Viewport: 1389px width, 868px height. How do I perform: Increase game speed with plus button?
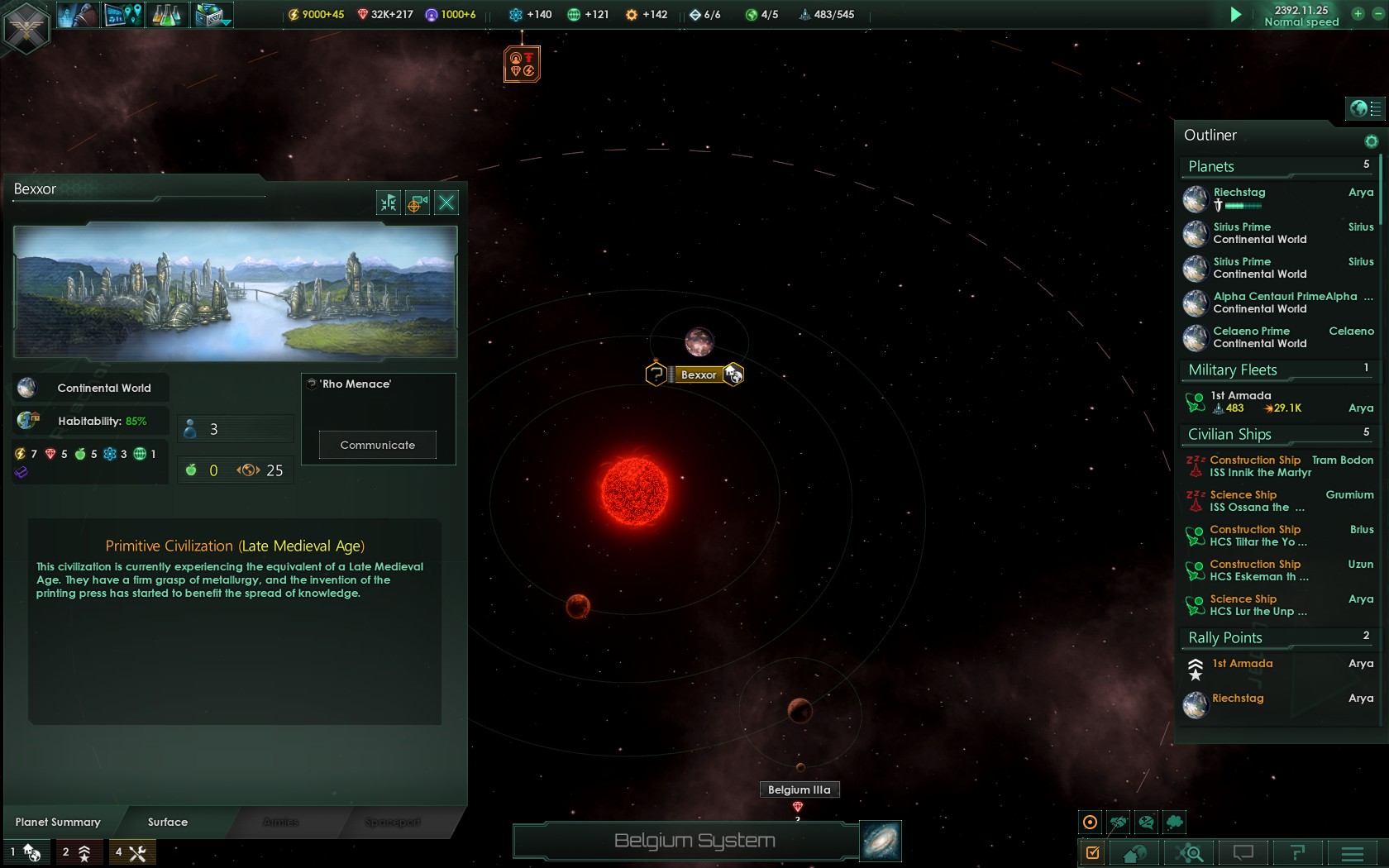[1358, 13]
